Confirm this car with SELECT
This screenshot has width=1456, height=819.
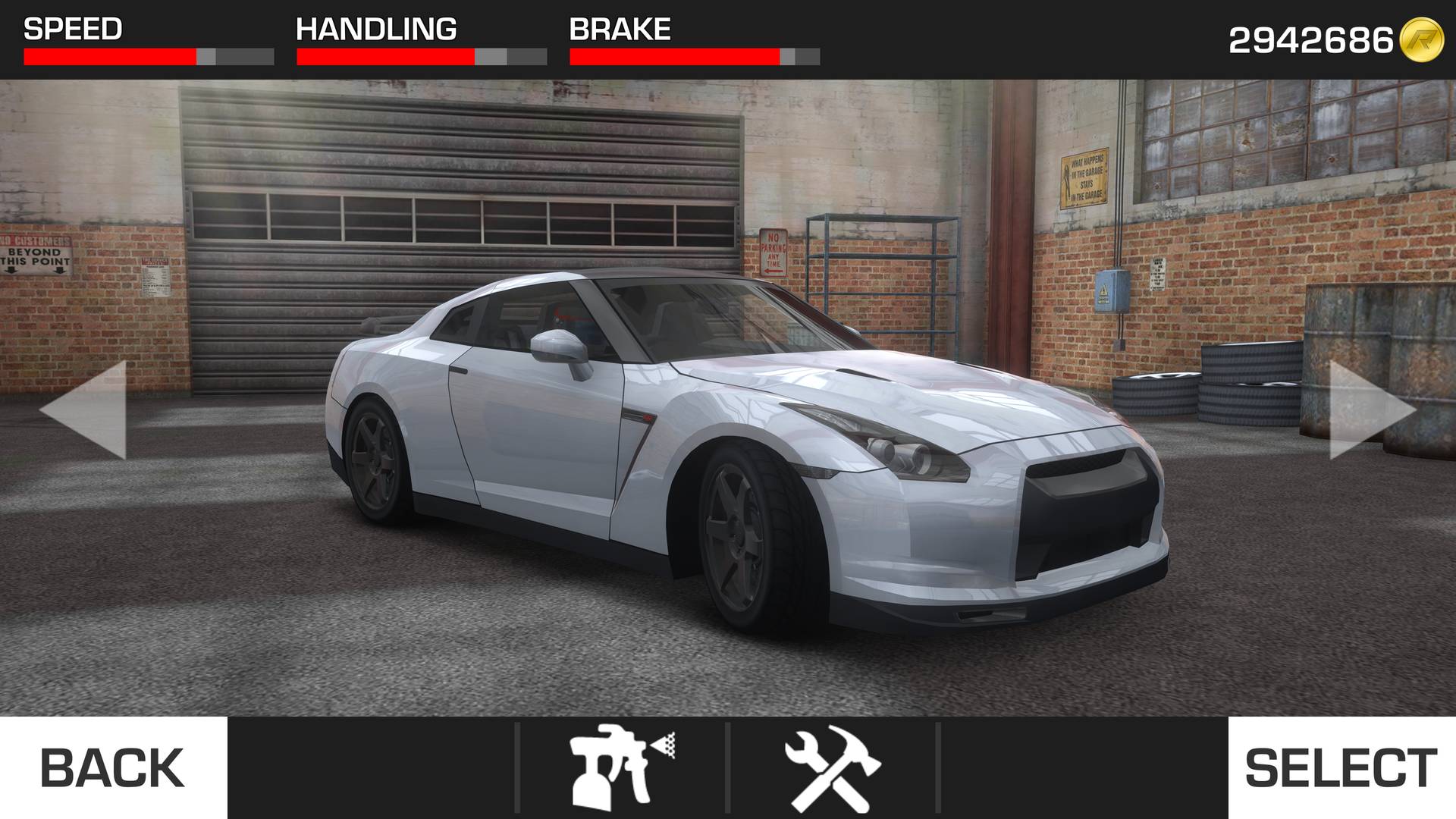point(1341,767)
